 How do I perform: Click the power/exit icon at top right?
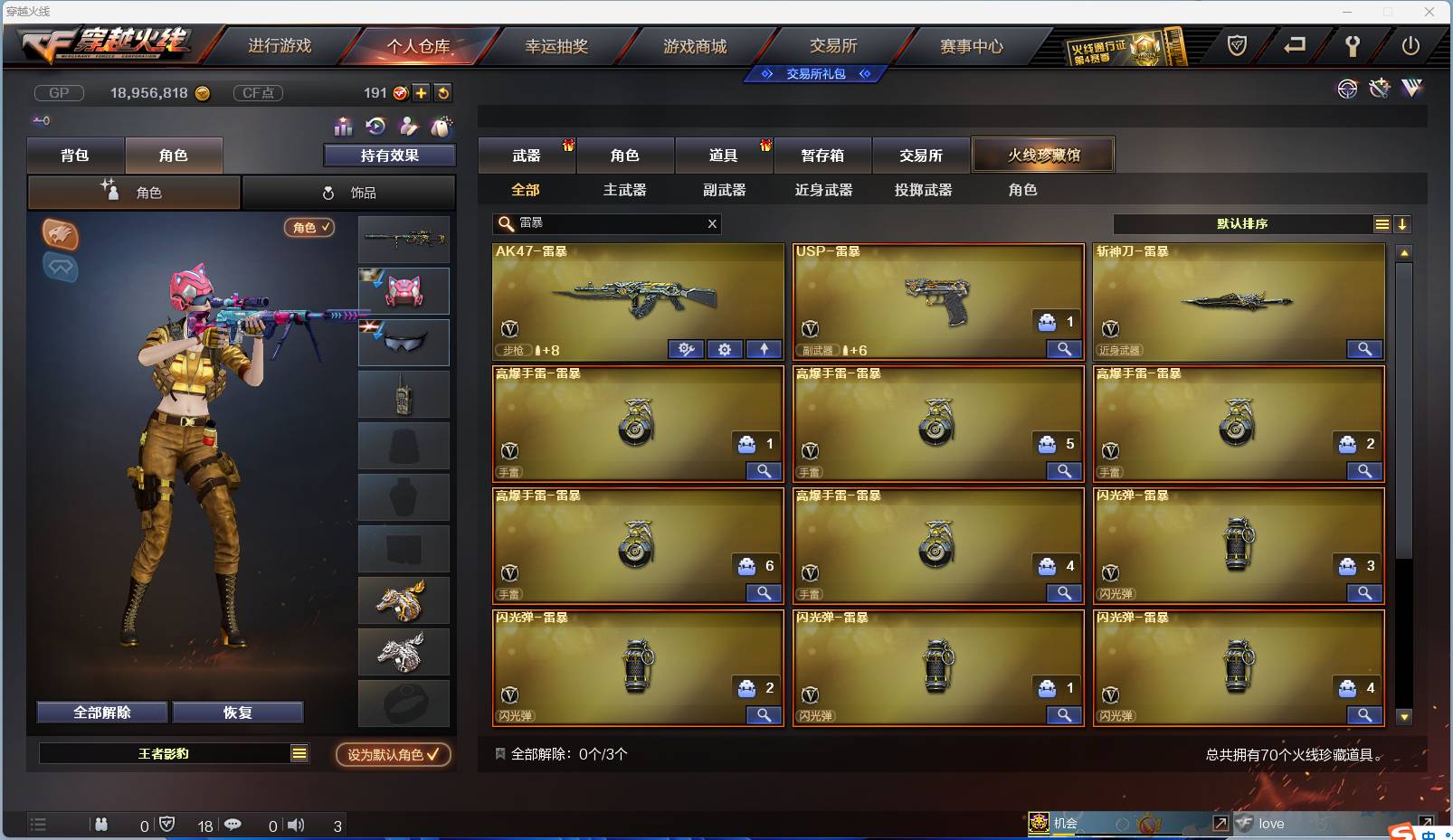point(1410,46)
